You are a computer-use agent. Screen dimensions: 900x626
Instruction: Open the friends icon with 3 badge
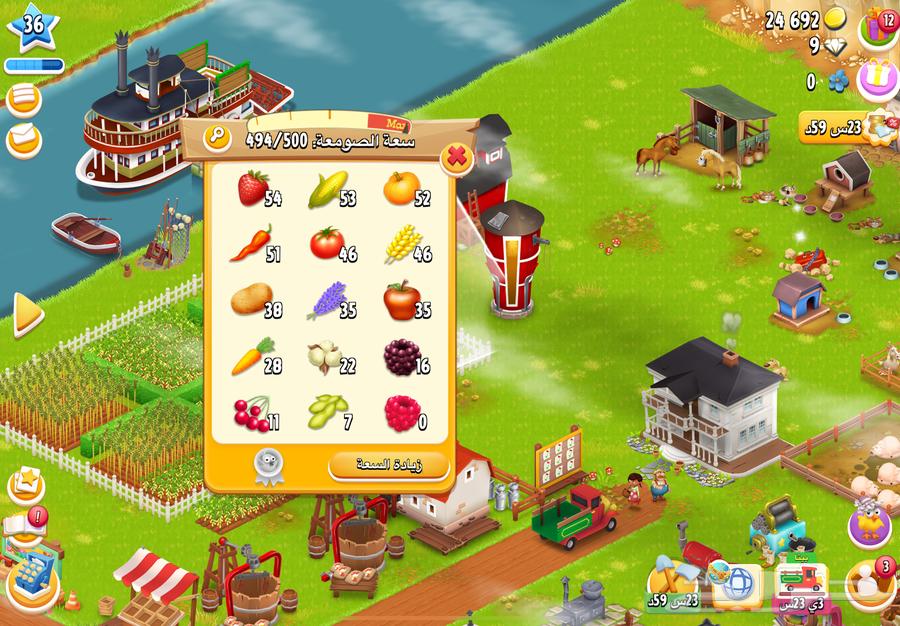868,582
